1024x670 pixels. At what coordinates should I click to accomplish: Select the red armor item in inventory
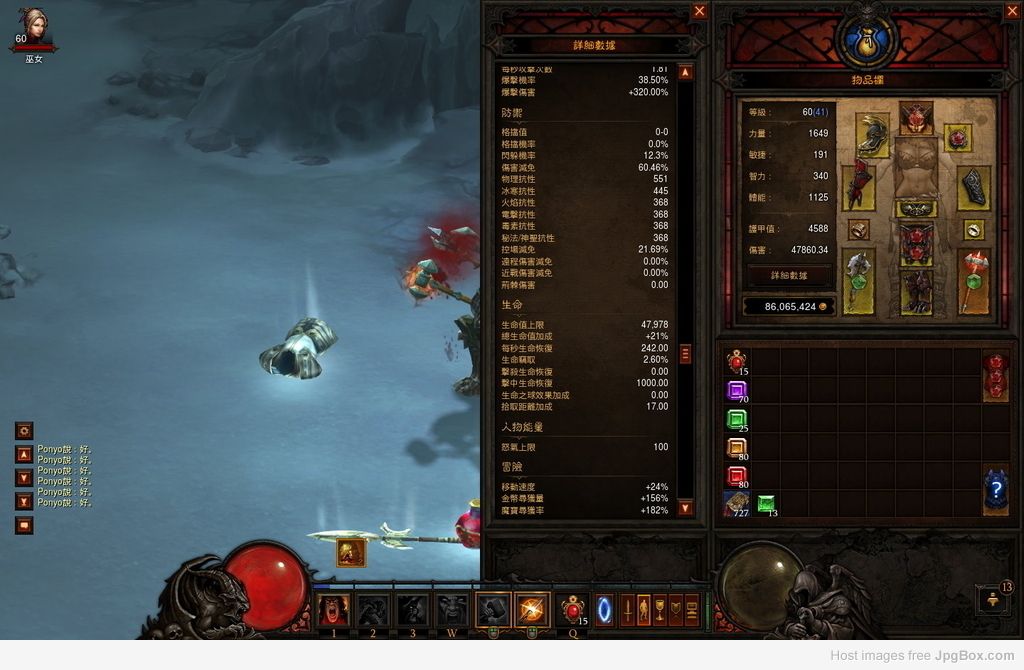(995, 375)
